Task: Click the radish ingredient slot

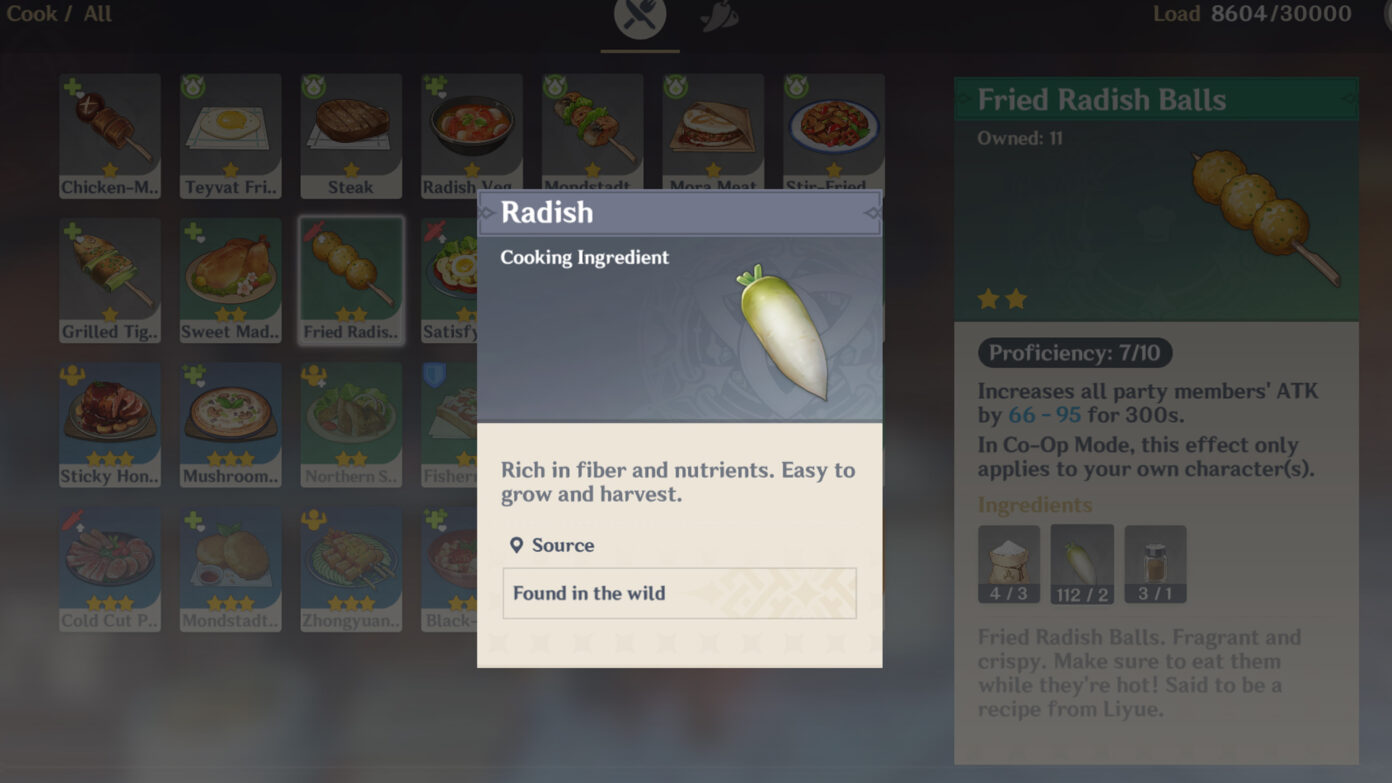Action: (x=1082, y=564)
